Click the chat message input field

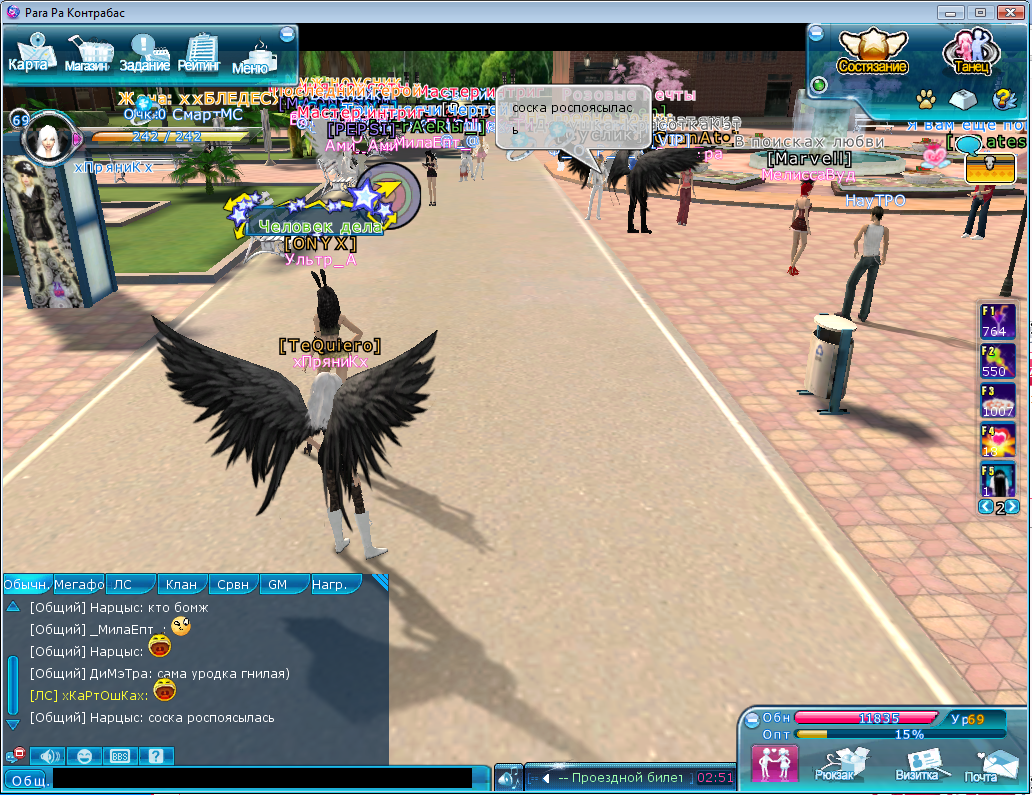coord(262,778)
